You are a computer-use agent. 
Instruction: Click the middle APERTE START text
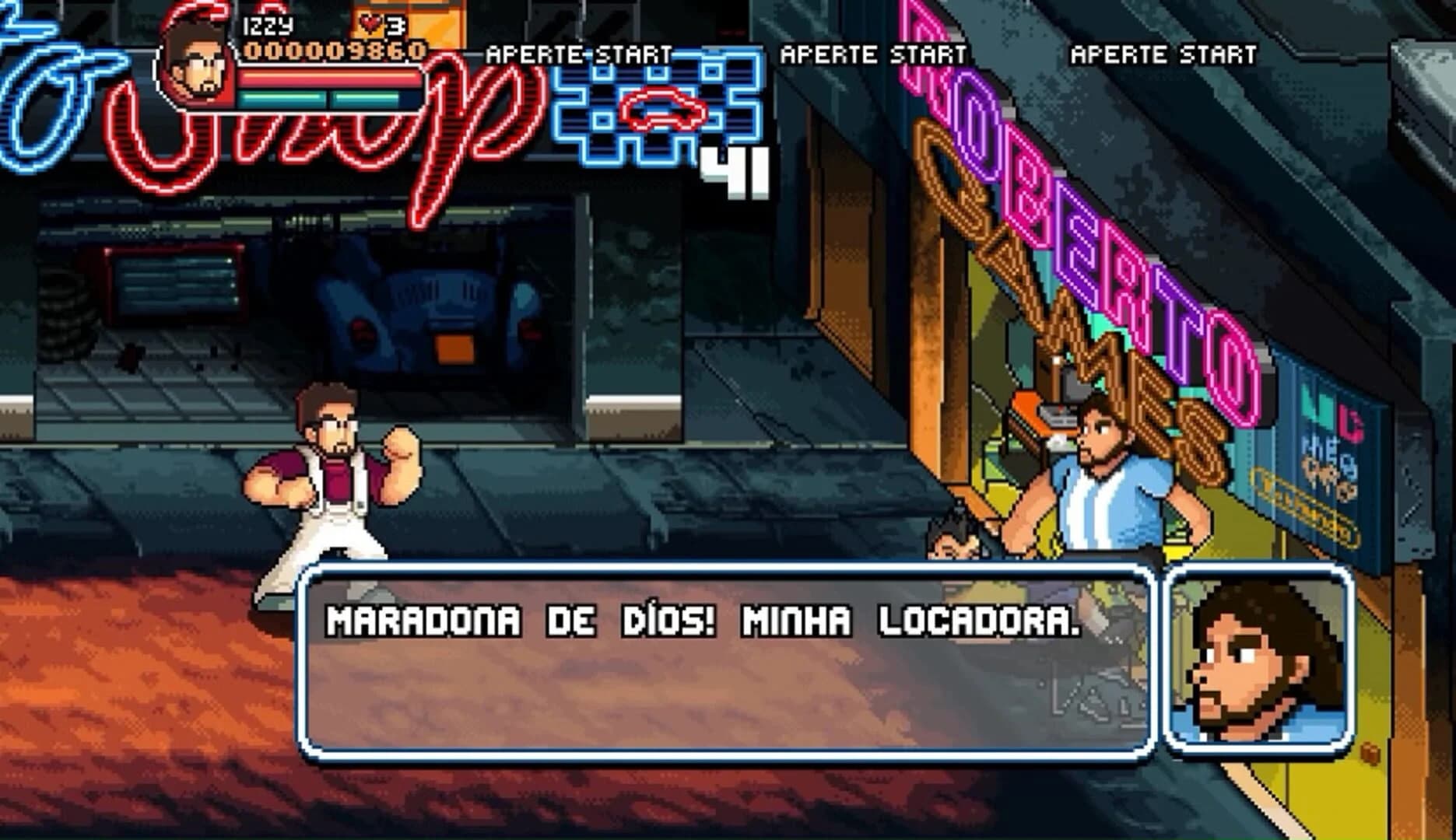[872, 53]
